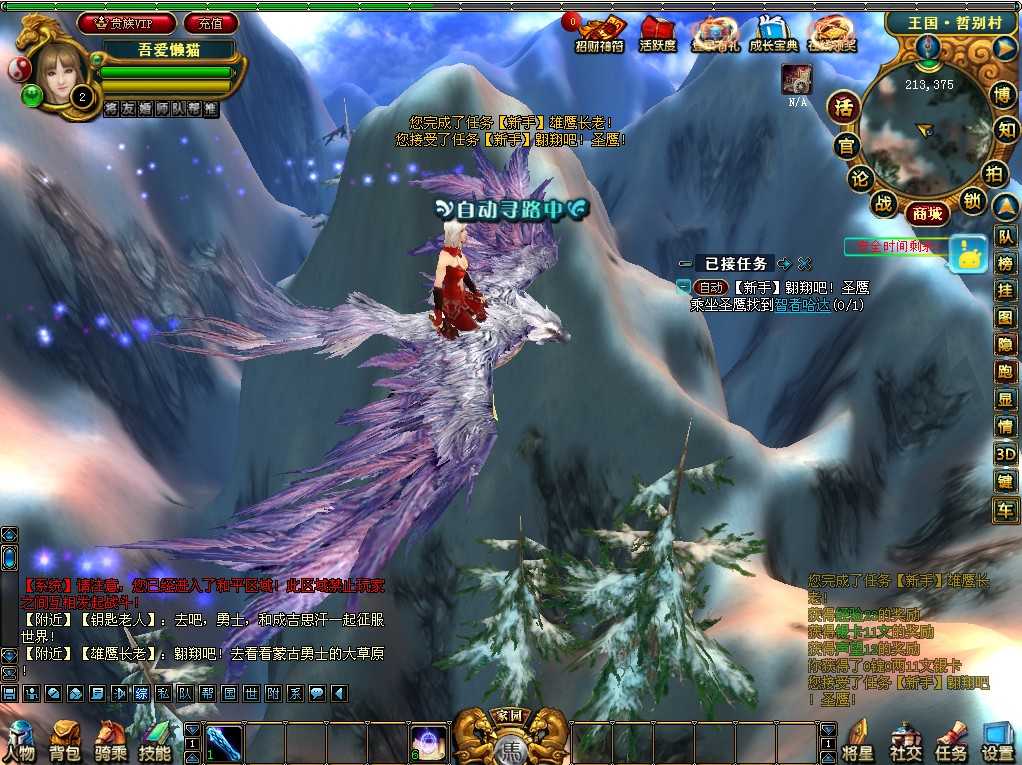Select the blue crystal weapon hotbar slot
This screenshot has width=1022, height=765.
pyautogui.click(x=223, y=743)
